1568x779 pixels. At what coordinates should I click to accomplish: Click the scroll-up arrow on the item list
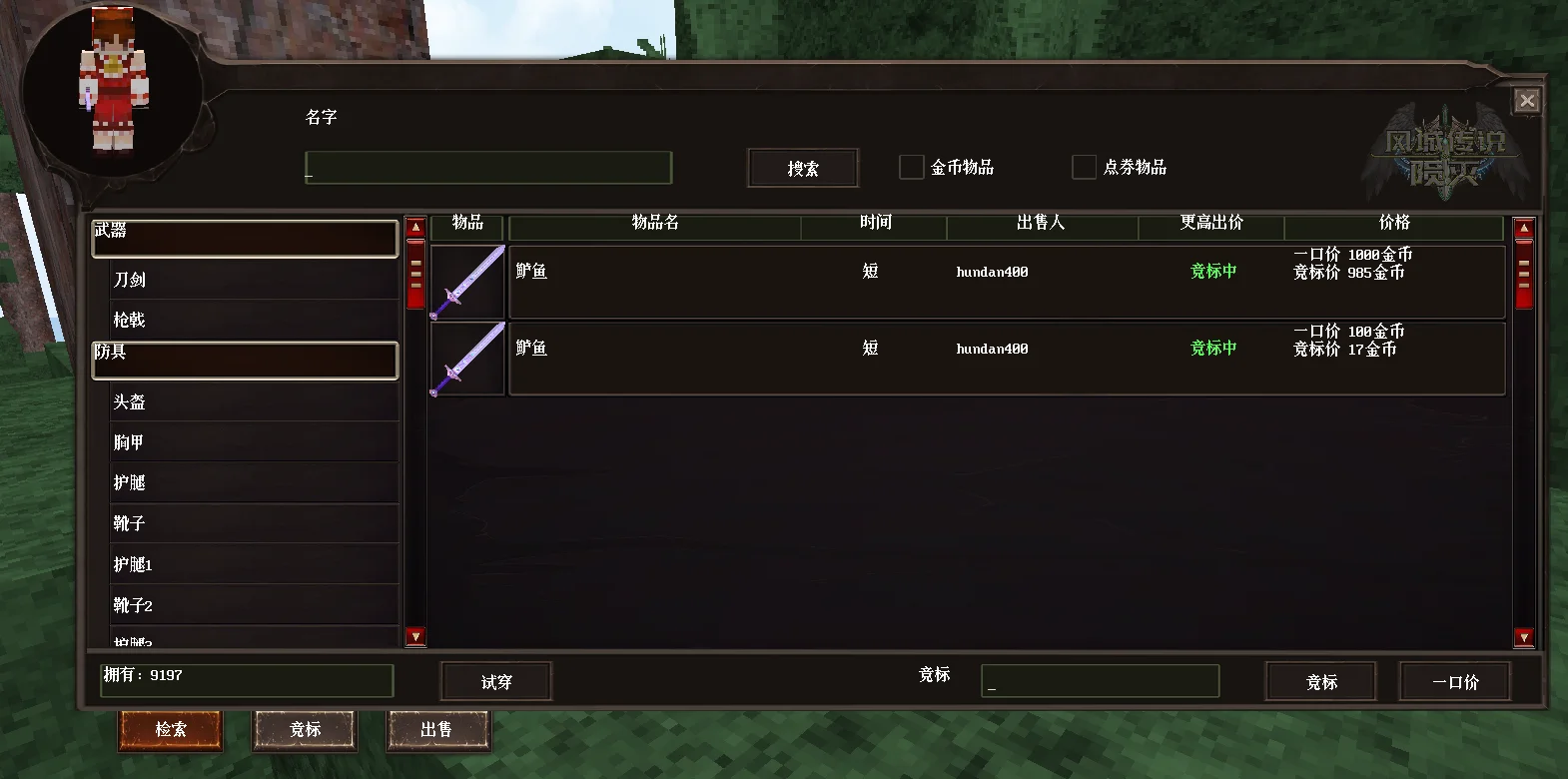[1523, 227]
